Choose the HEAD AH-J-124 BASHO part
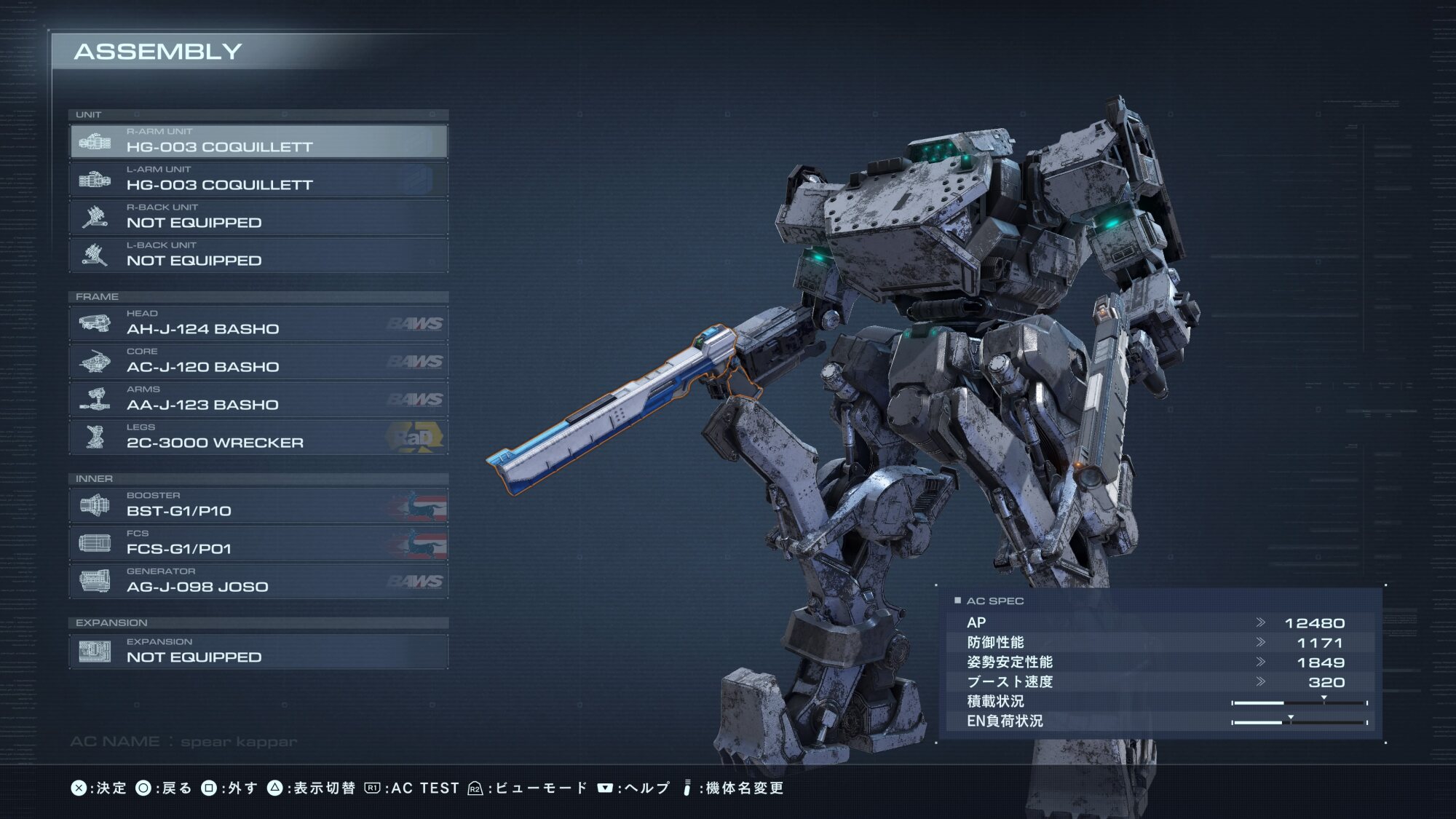Image resolution: width=1456 pixels, height=819 pixels. 258,323
